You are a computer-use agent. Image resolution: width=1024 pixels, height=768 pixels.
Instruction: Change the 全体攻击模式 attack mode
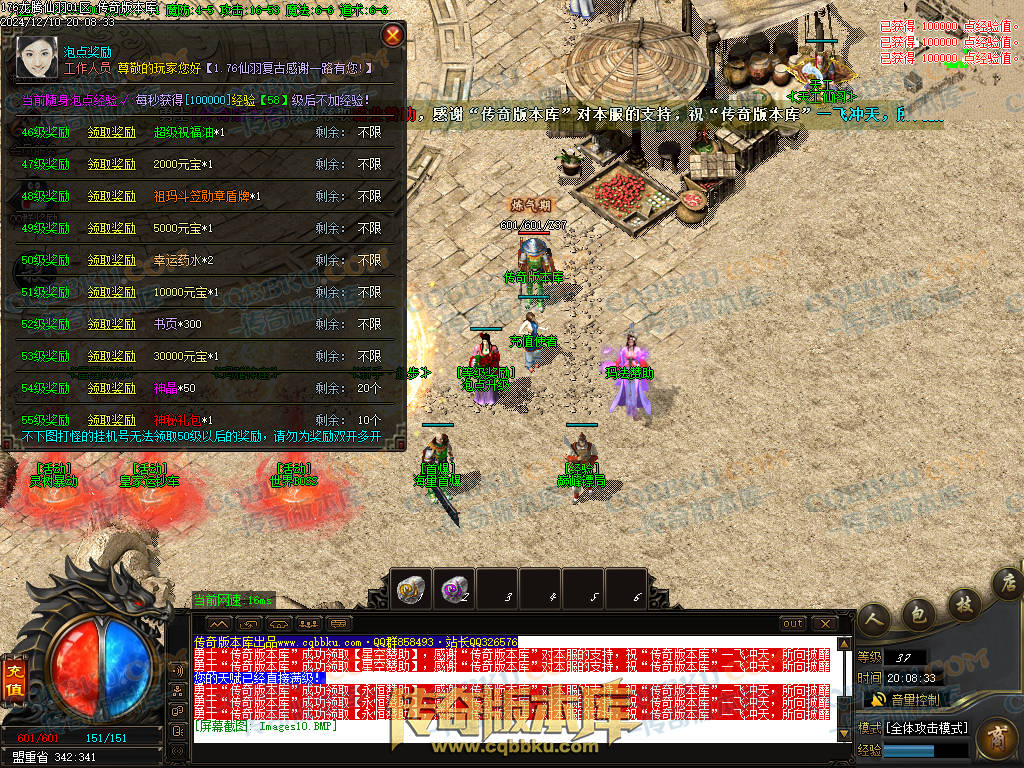(914, 727)
